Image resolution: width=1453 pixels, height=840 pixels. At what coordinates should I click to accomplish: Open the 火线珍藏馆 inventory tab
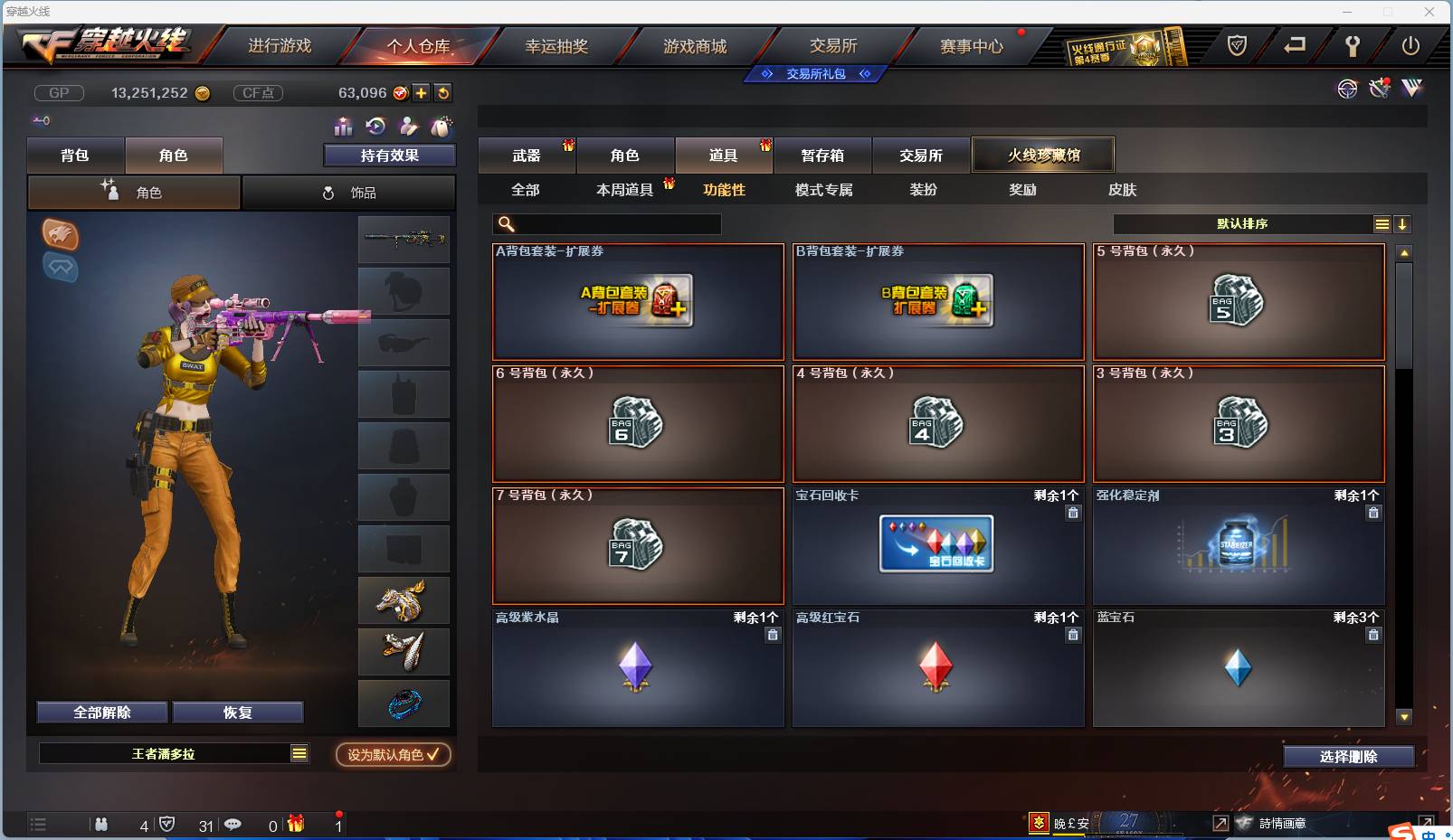(1043, 154)
